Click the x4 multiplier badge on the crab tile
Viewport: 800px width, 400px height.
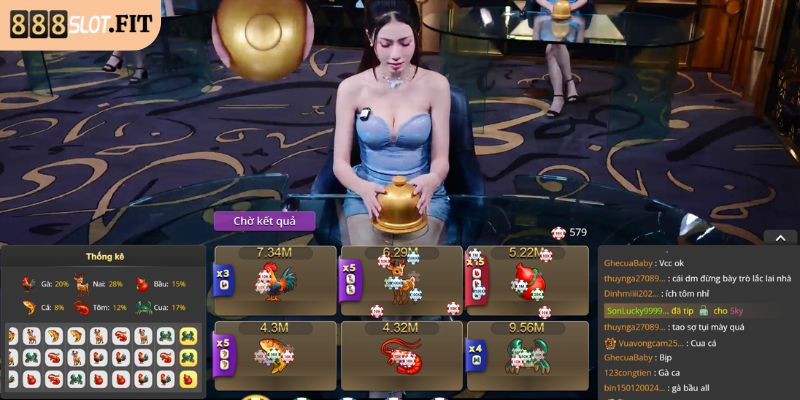tap(476, 354)
